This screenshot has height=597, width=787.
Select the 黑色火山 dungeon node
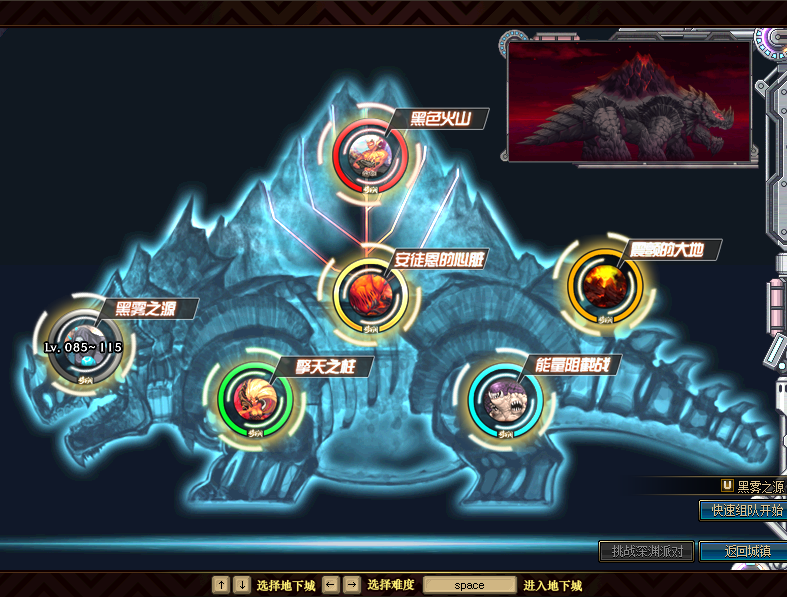(370, 153)
